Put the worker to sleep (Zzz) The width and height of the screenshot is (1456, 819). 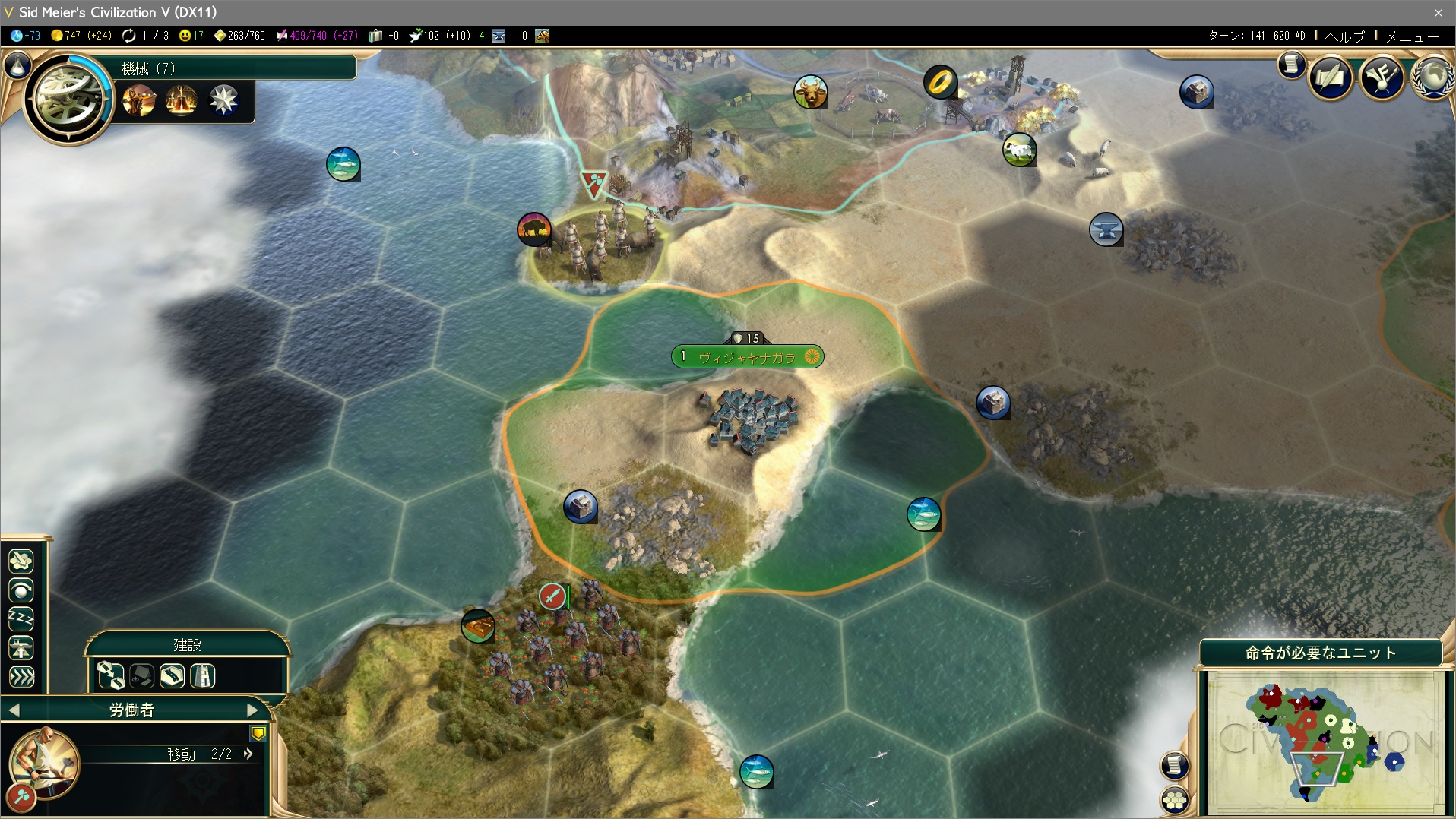coord(21,619)
